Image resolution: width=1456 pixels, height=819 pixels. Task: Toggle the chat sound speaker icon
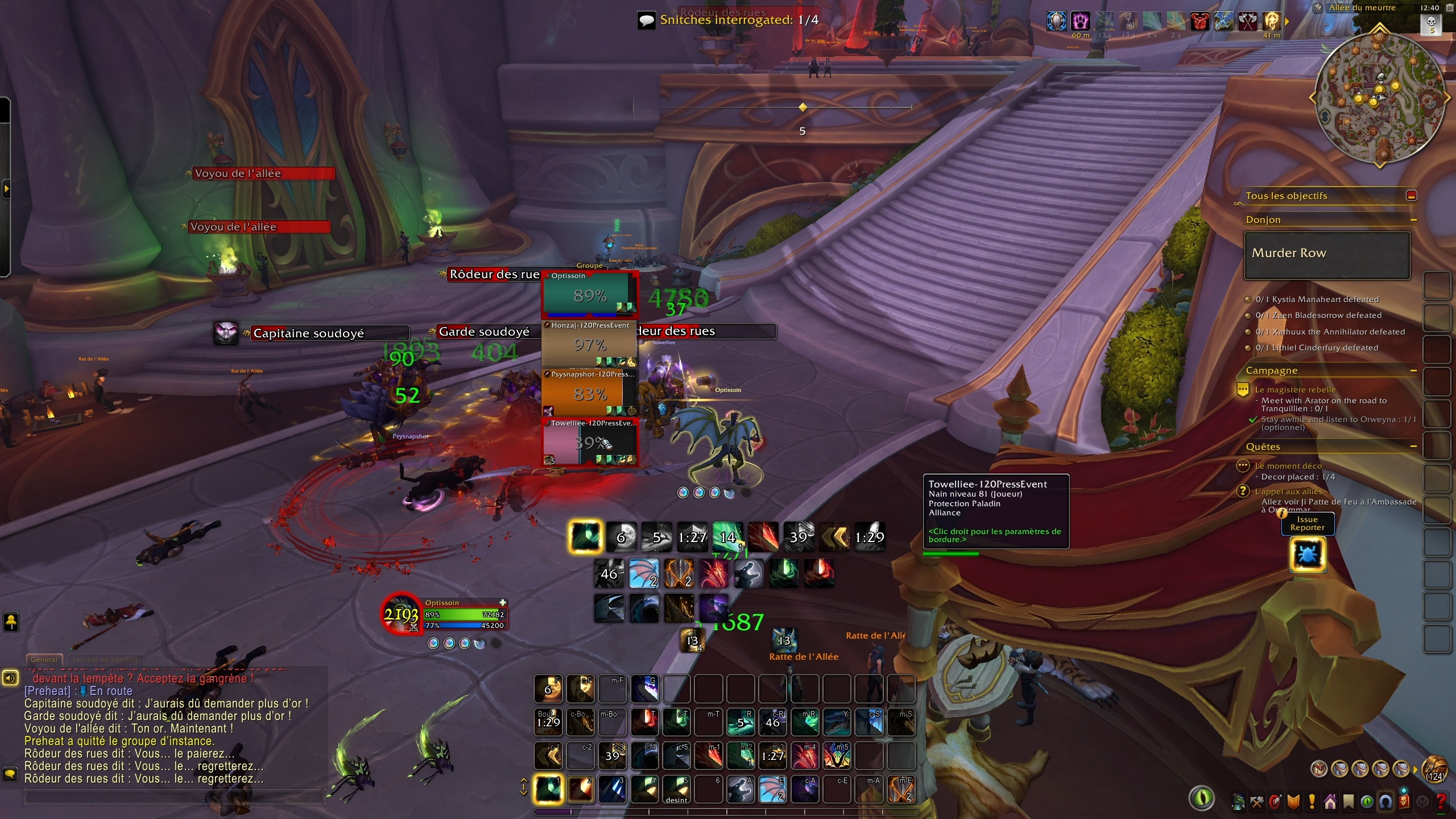10,677
